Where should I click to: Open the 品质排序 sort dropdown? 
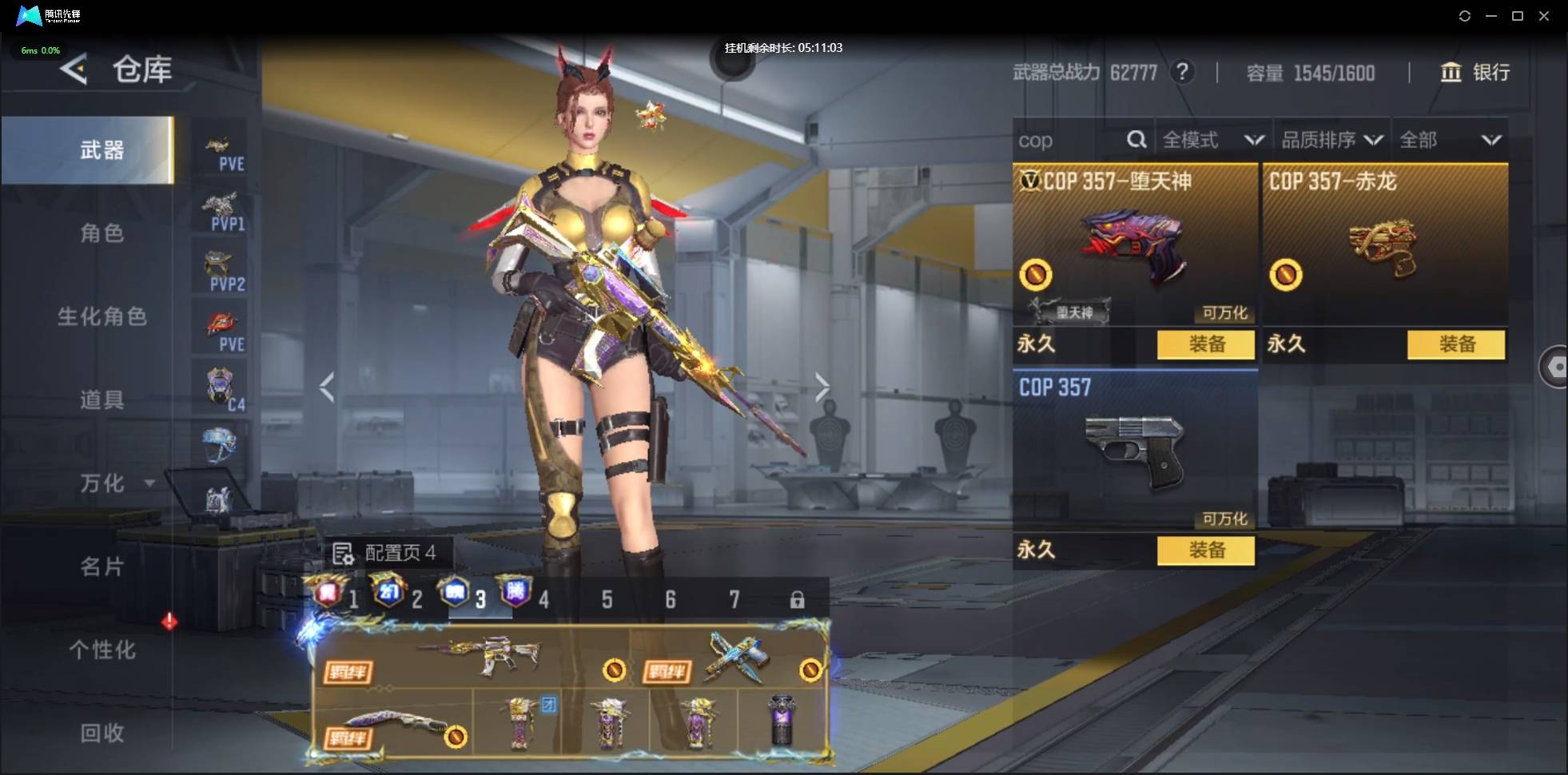pyautogui.click(x=1331, y=141)
